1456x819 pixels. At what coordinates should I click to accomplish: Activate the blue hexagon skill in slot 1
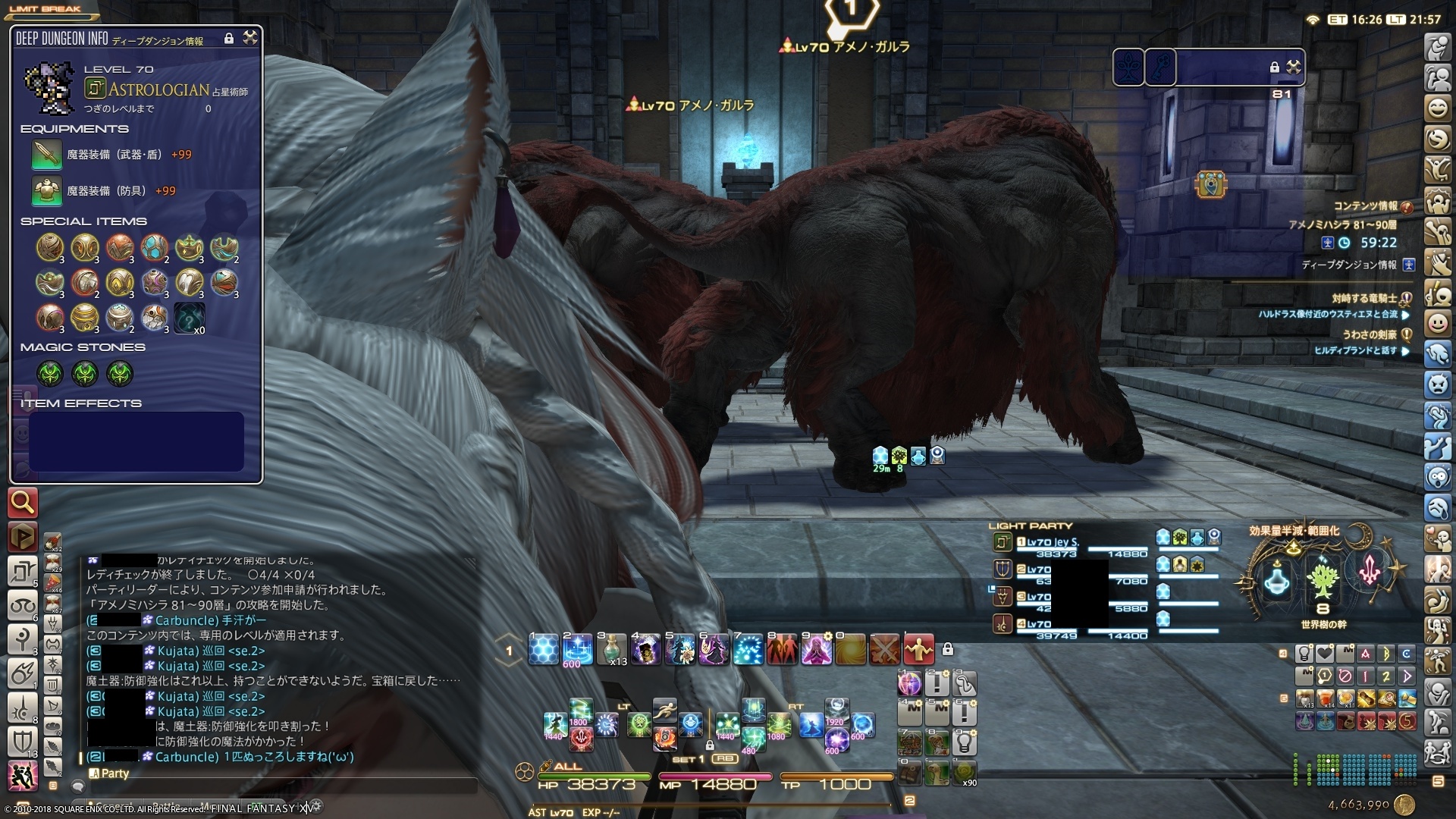click(x=543, y=650)
